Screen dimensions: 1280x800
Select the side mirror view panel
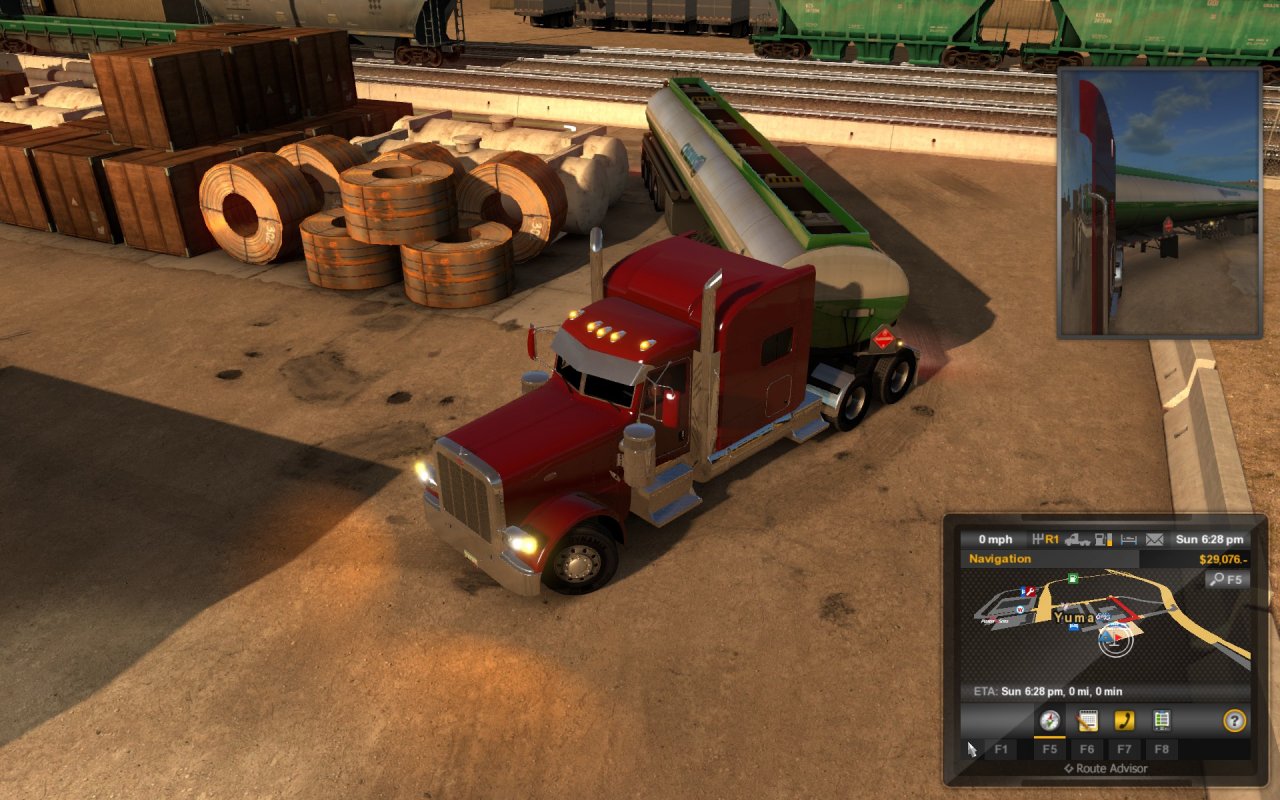click(x=1160, y=203)
